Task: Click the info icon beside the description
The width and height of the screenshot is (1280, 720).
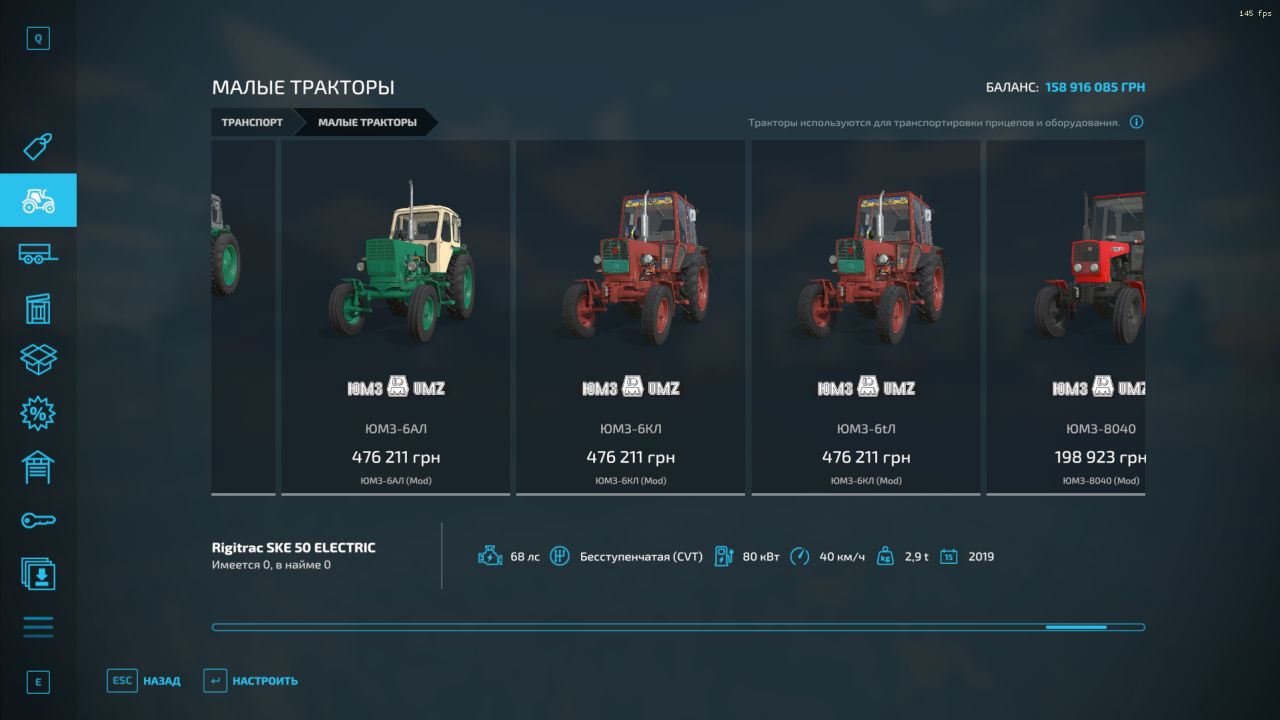Action: click(1136, 123)
